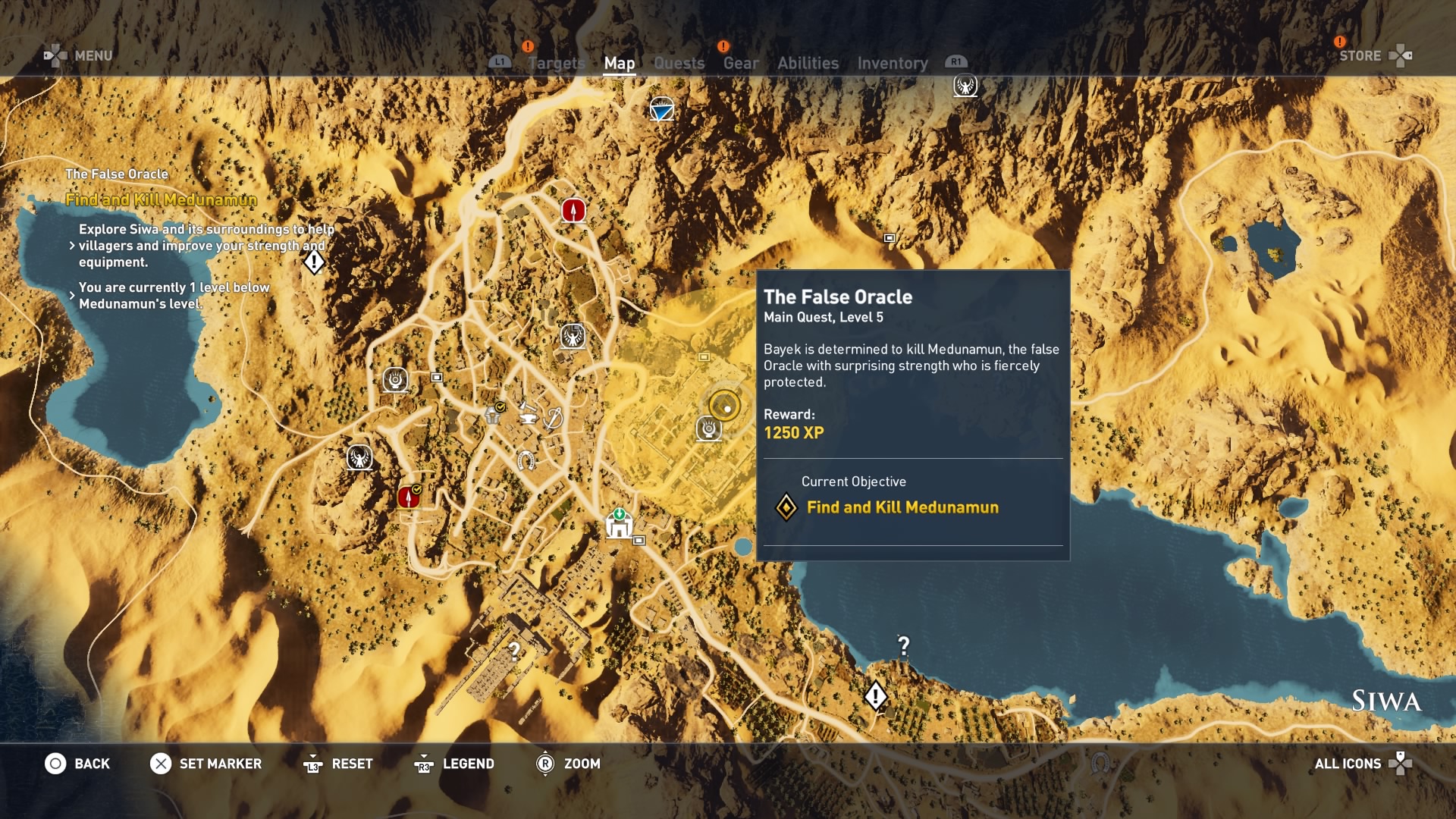The height and width of the screenshot is (819, 1456).
Task: Select the completed sphinx-head location marker
Action: pos(494,413)
